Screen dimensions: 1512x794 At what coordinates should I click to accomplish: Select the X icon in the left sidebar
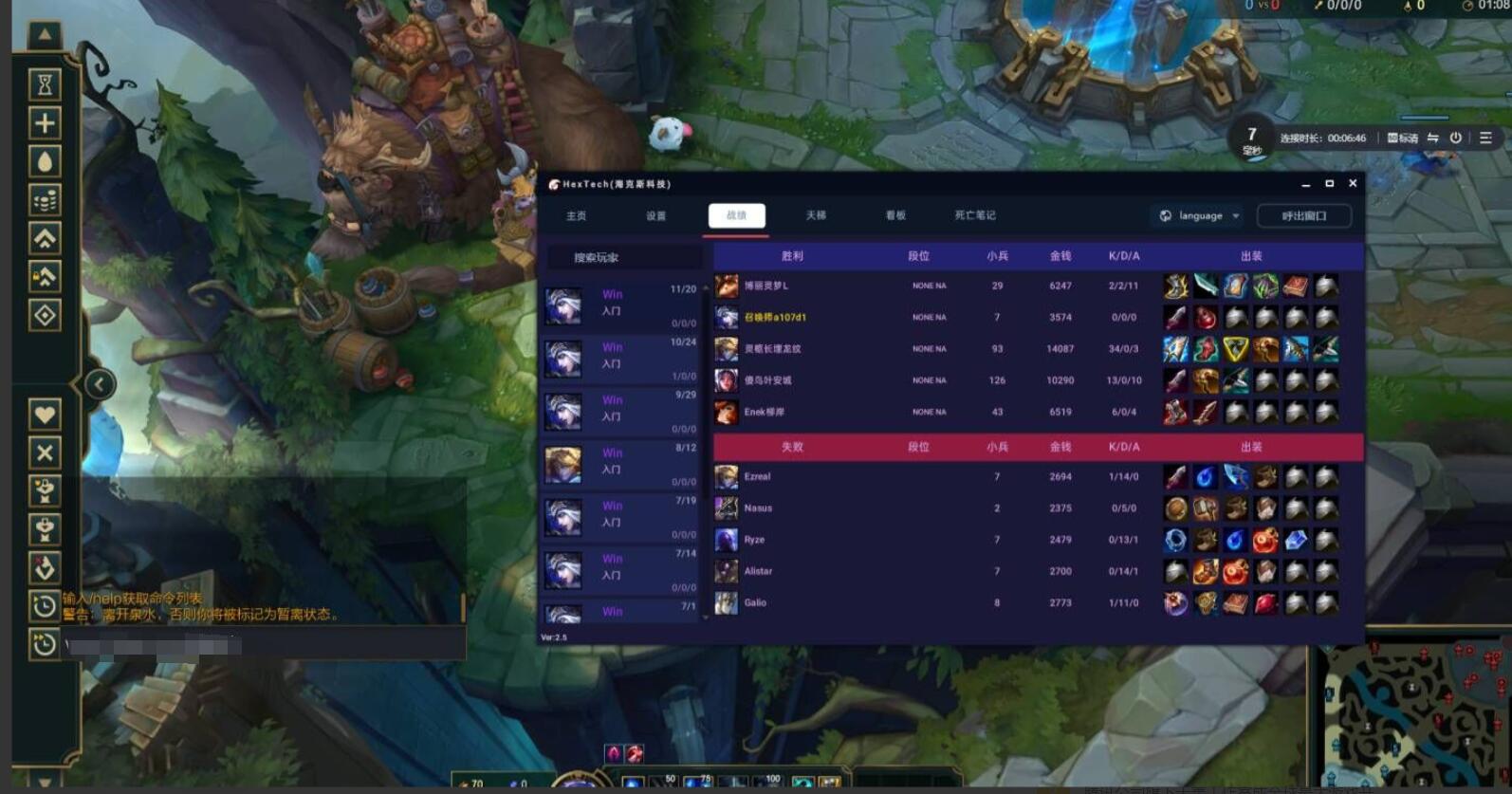point(45,452)
